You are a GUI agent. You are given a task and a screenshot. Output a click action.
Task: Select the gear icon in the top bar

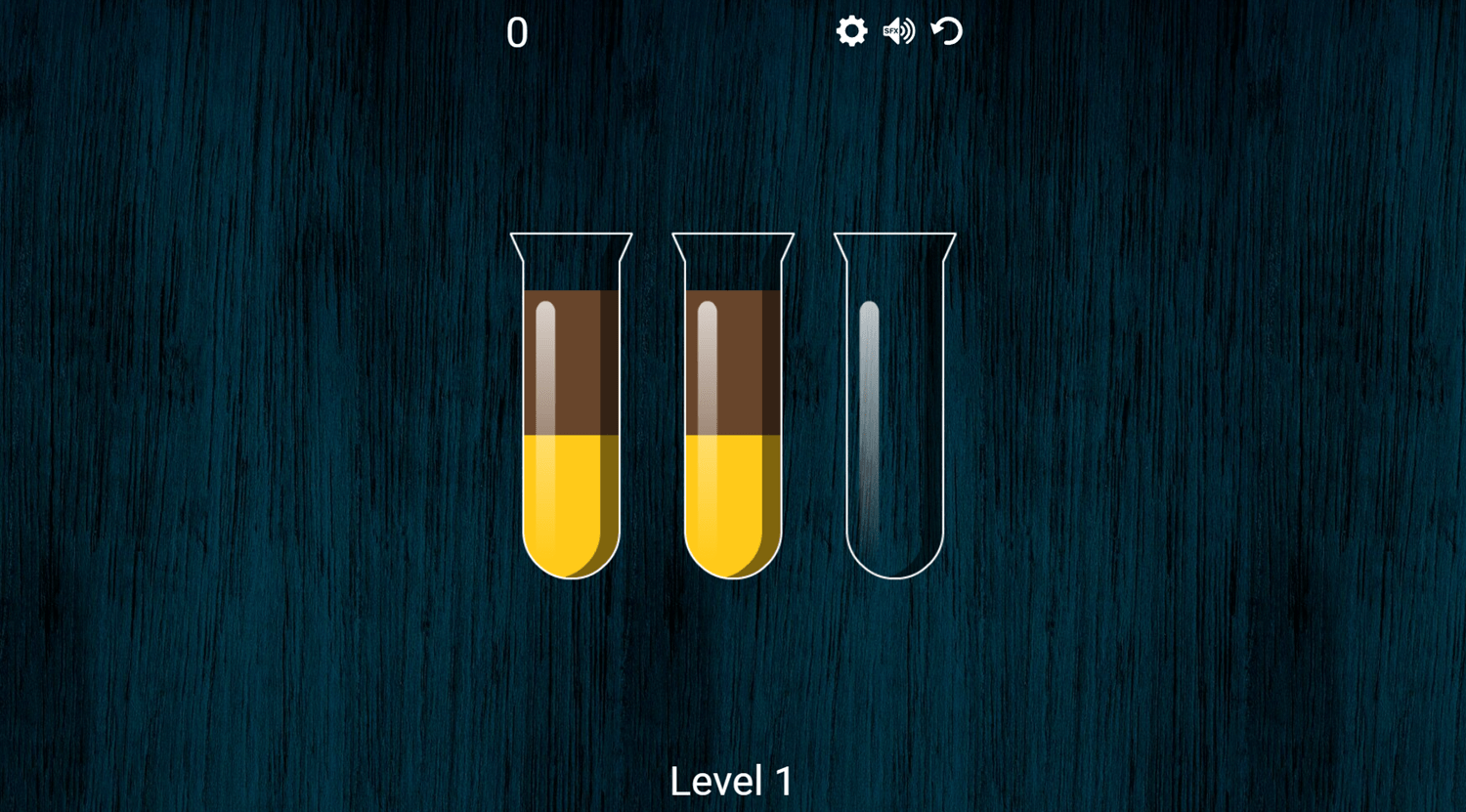852,31
